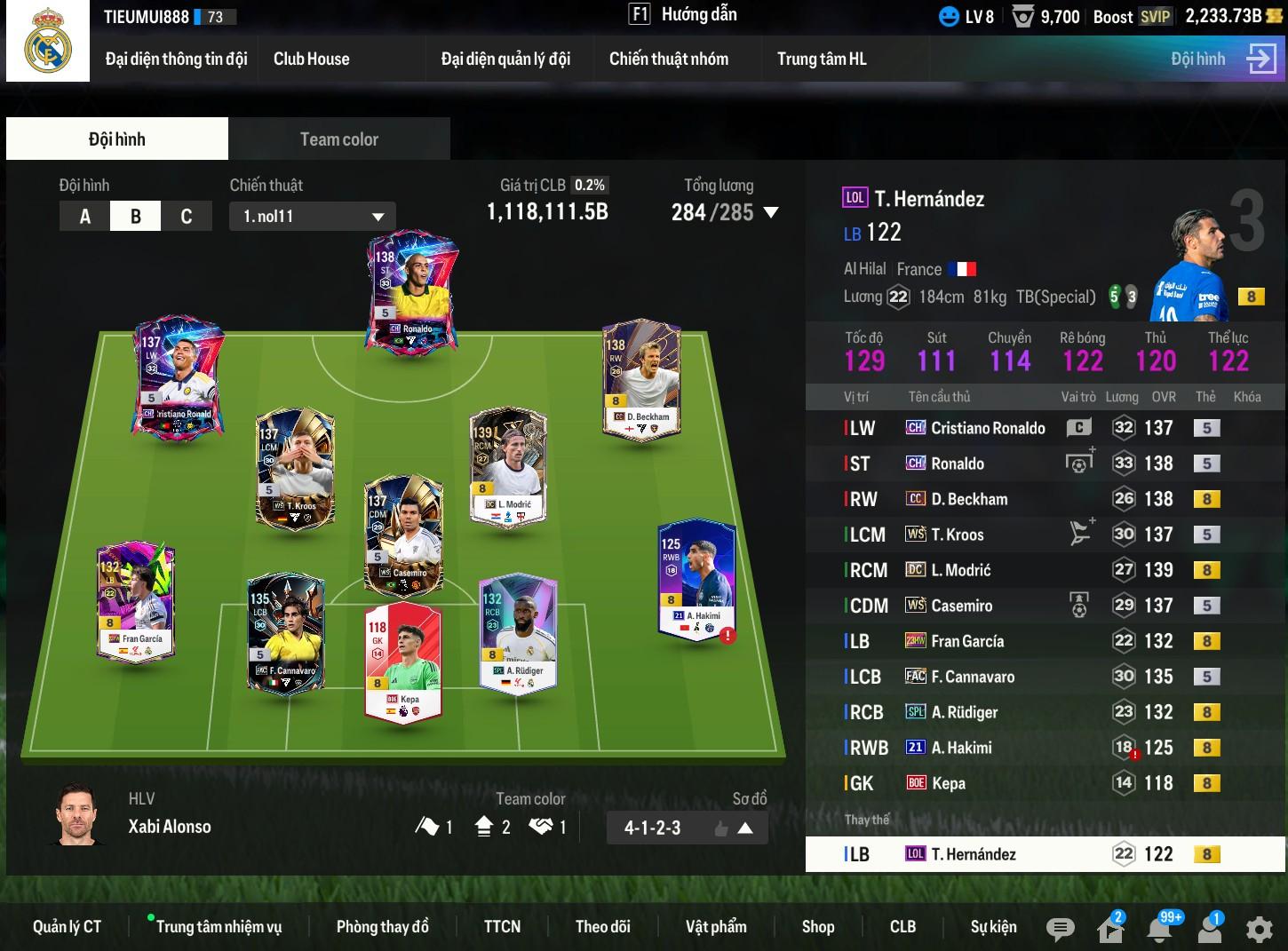Viewport: 1288px width, 951px height.
Task: Open the Shop from the bottom bar
Action: 817,927
